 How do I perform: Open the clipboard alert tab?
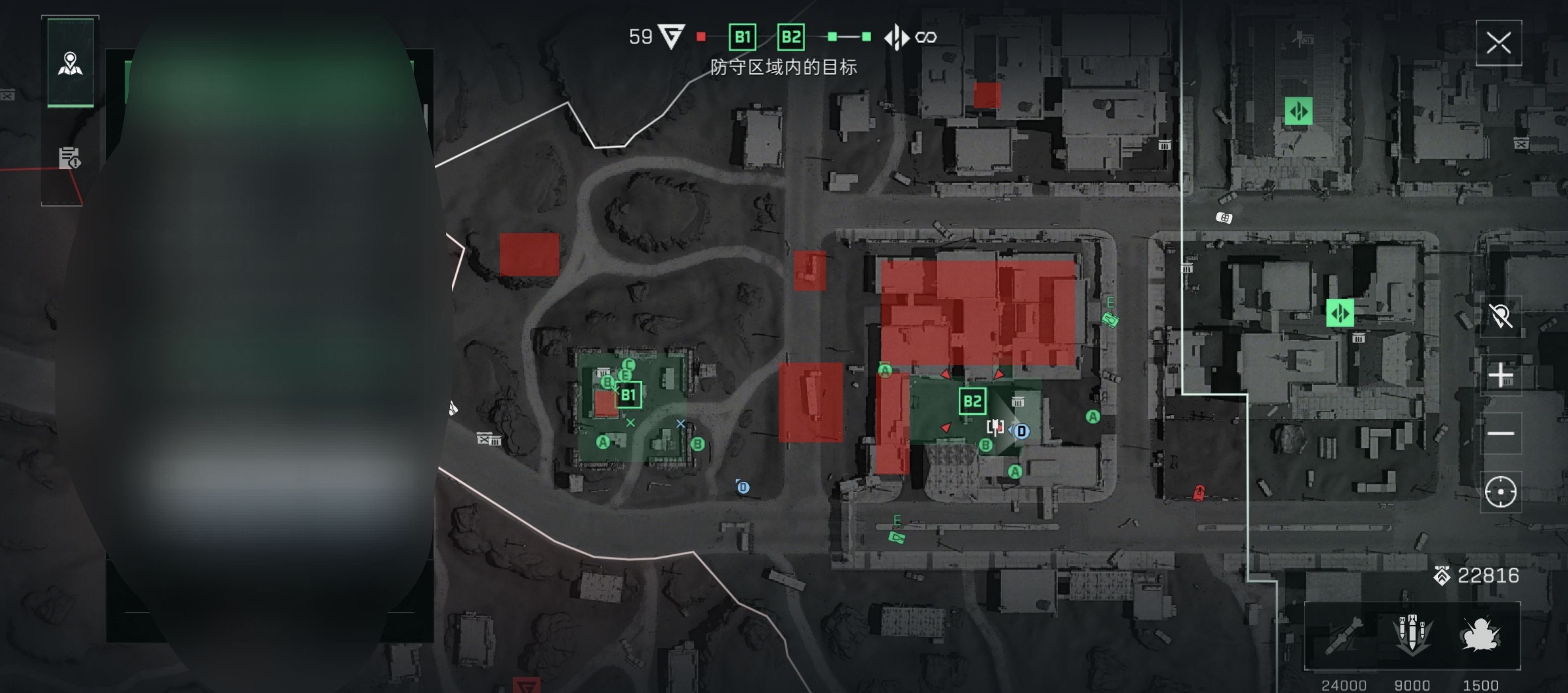click(x=69, y=158)
